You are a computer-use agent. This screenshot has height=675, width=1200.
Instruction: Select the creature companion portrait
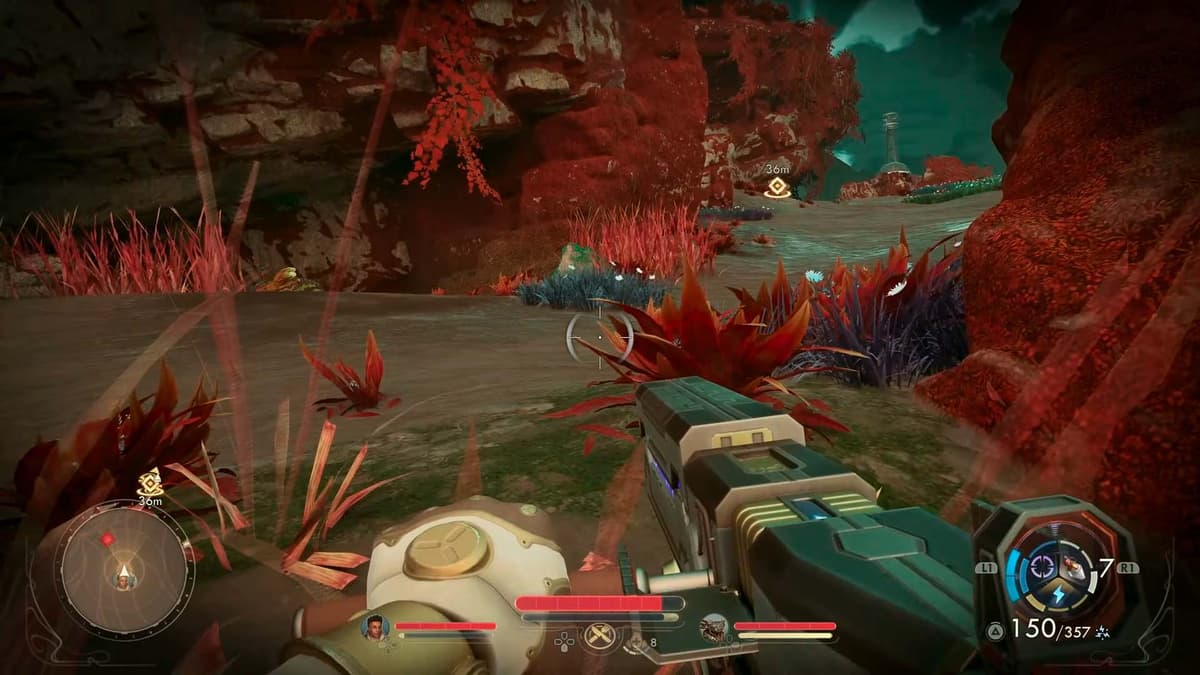[x=713, y=627]
